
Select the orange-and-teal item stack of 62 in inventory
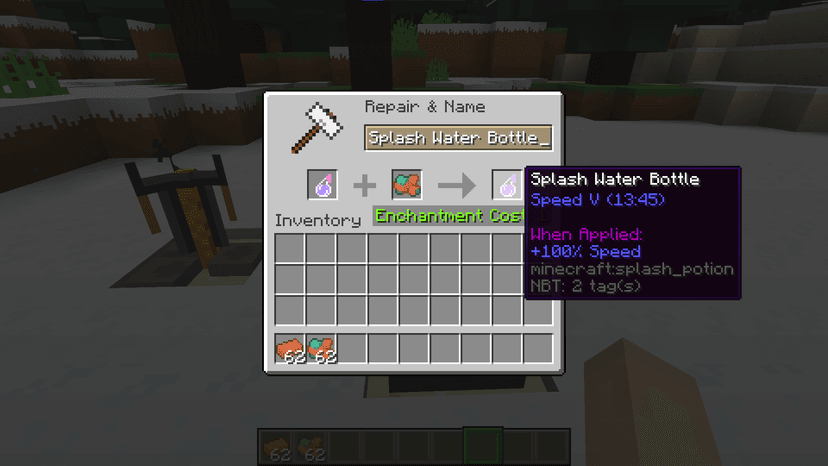click(321, 349)
